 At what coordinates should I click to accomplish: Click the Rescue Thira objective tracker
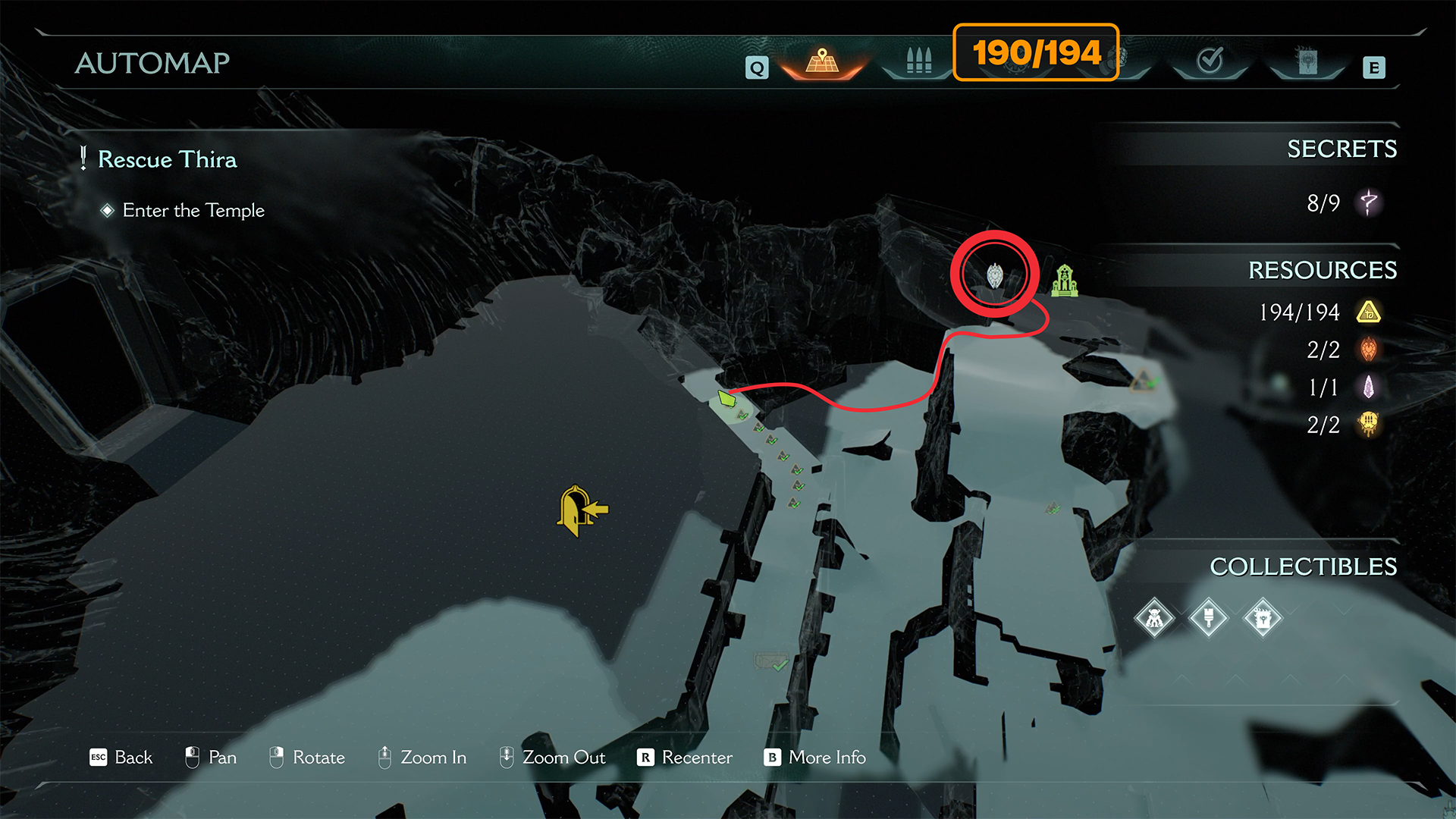point(167,159)
